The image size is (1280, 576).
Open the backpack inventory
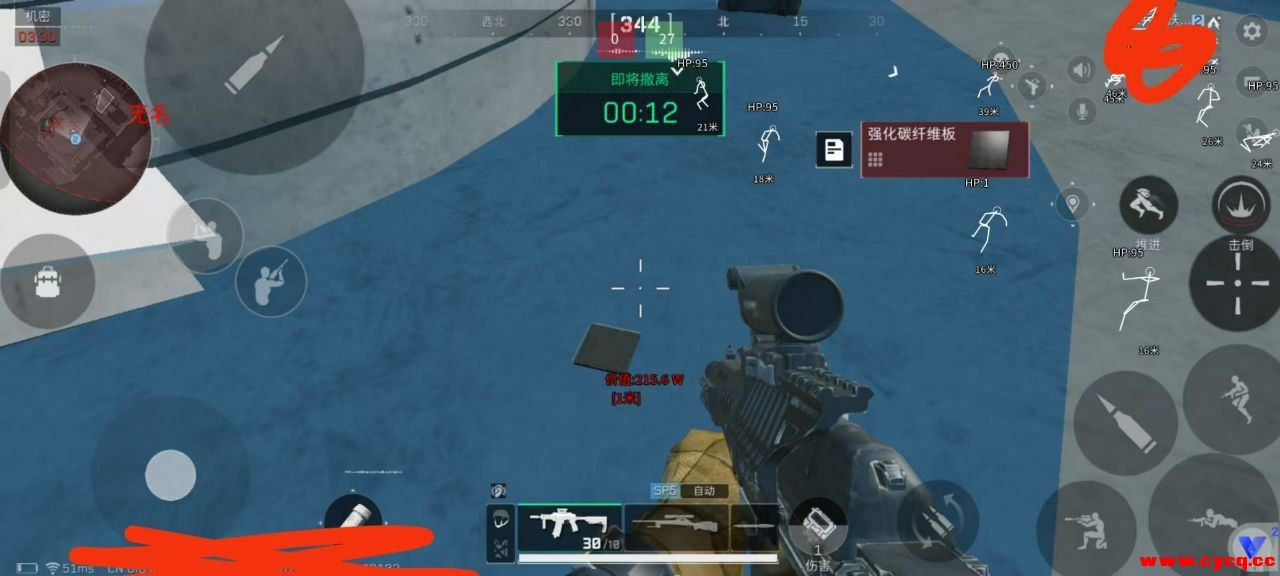47,283
